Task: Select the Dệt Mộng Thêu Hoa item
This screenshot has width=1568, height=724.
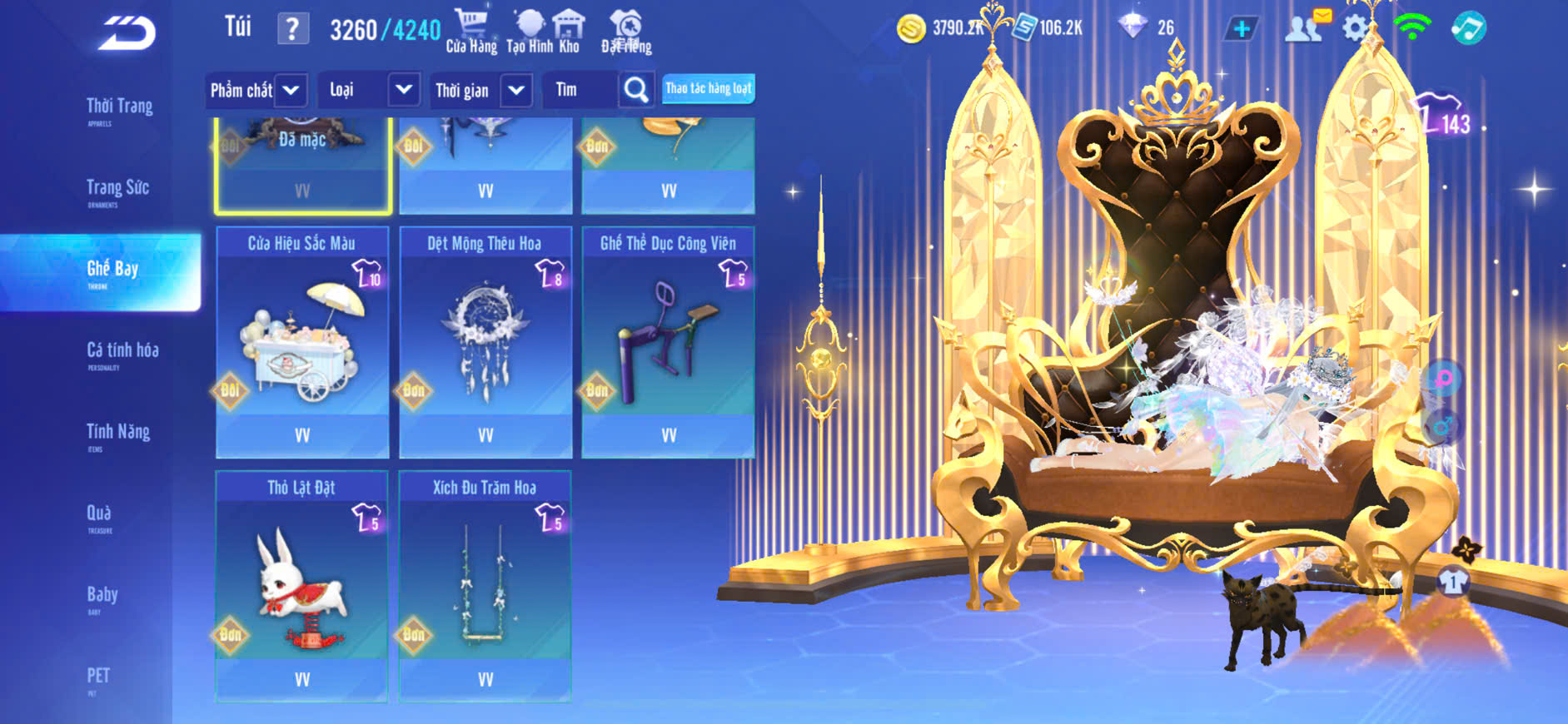Action: 485,342
